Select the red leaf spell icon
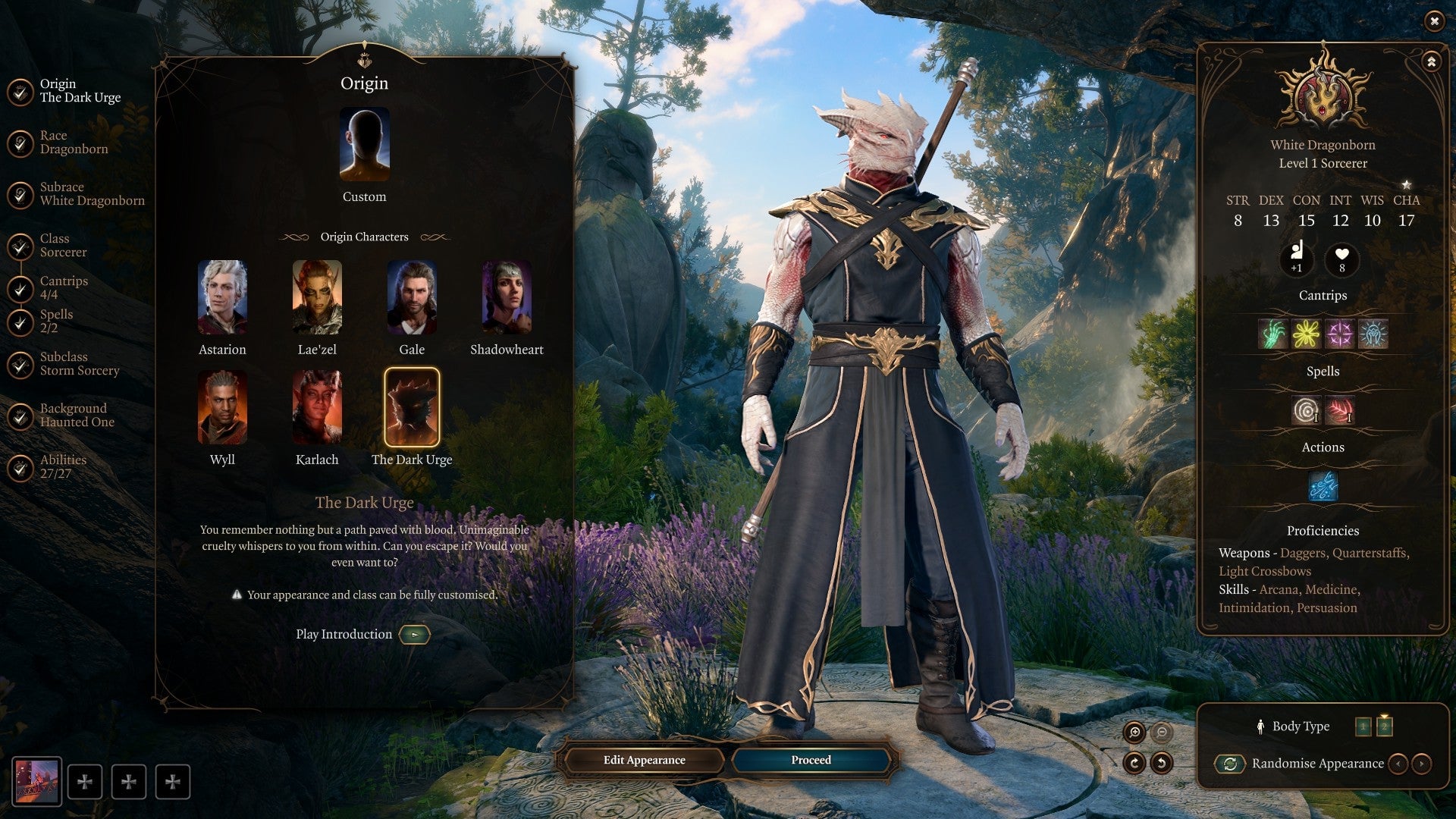The width and height of the screenshot is (1456, 819). tap(1341, 411)
